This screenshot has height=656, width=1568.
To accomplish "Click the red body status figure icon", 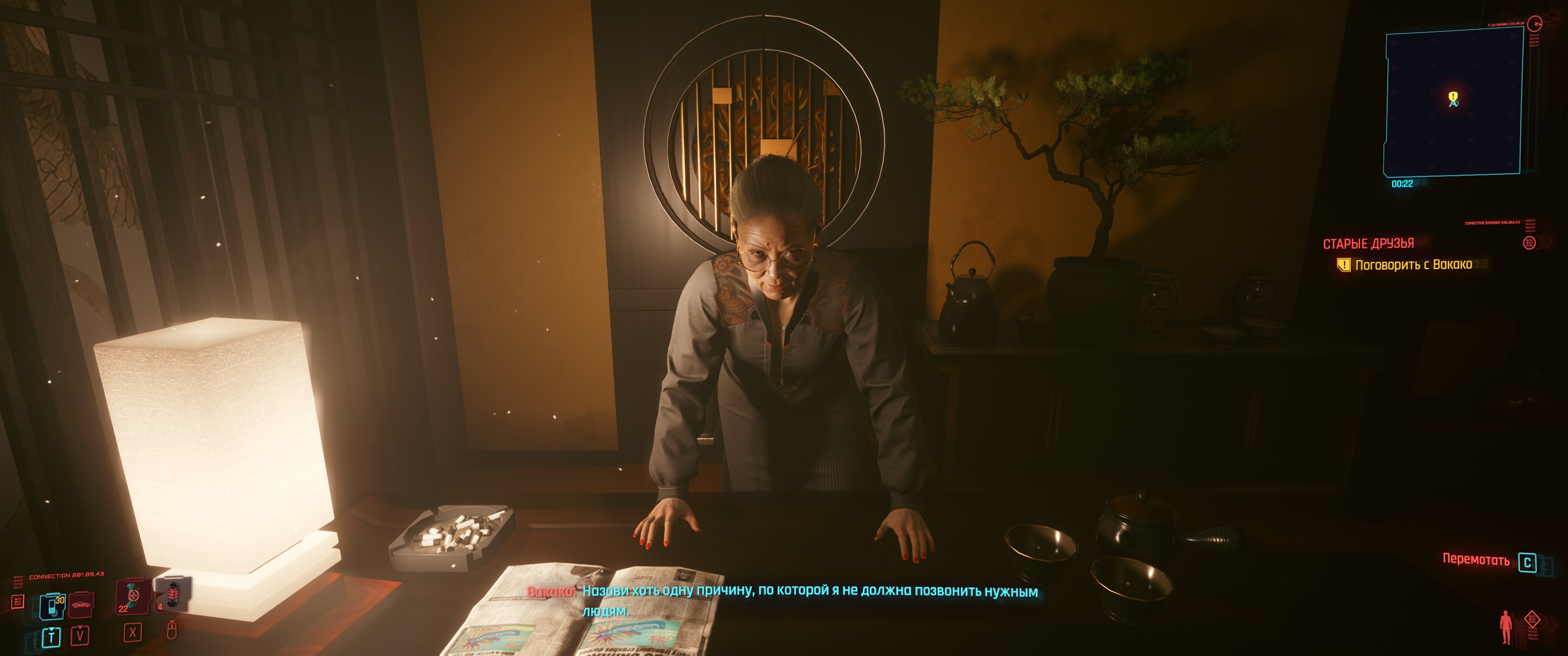I will coord(1506,627).
